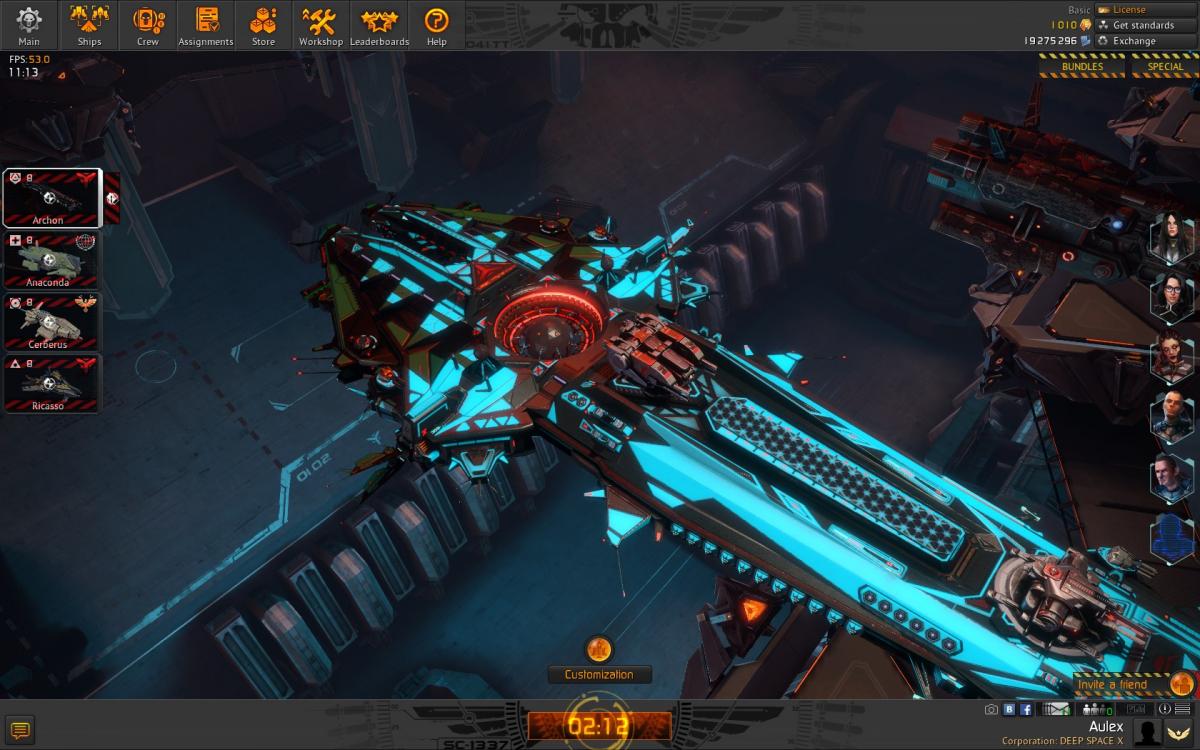Go to the Ships section
The image size is (1200, 750).
89,25
